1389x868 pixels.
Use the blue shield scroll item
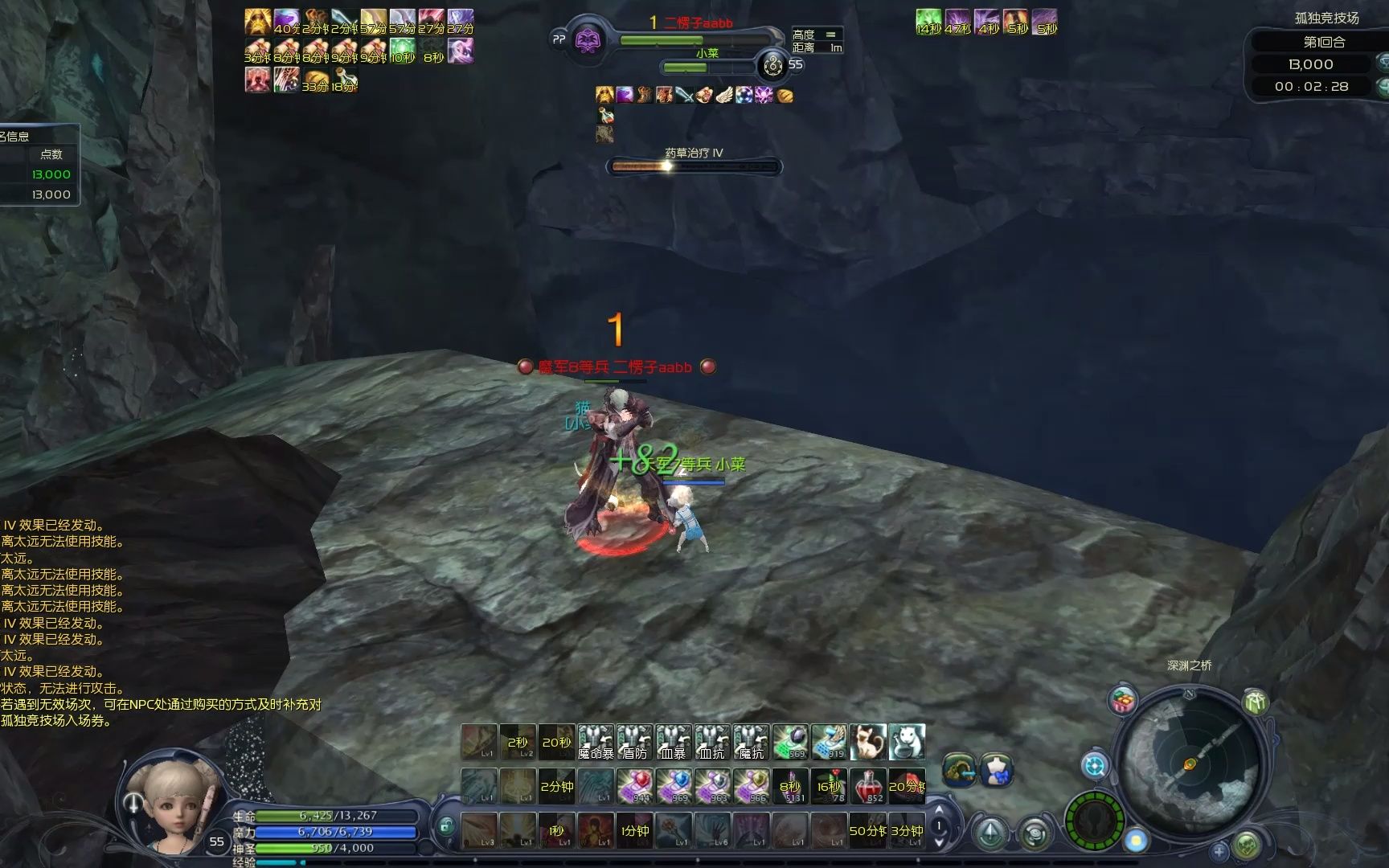[x=674, y=786]
